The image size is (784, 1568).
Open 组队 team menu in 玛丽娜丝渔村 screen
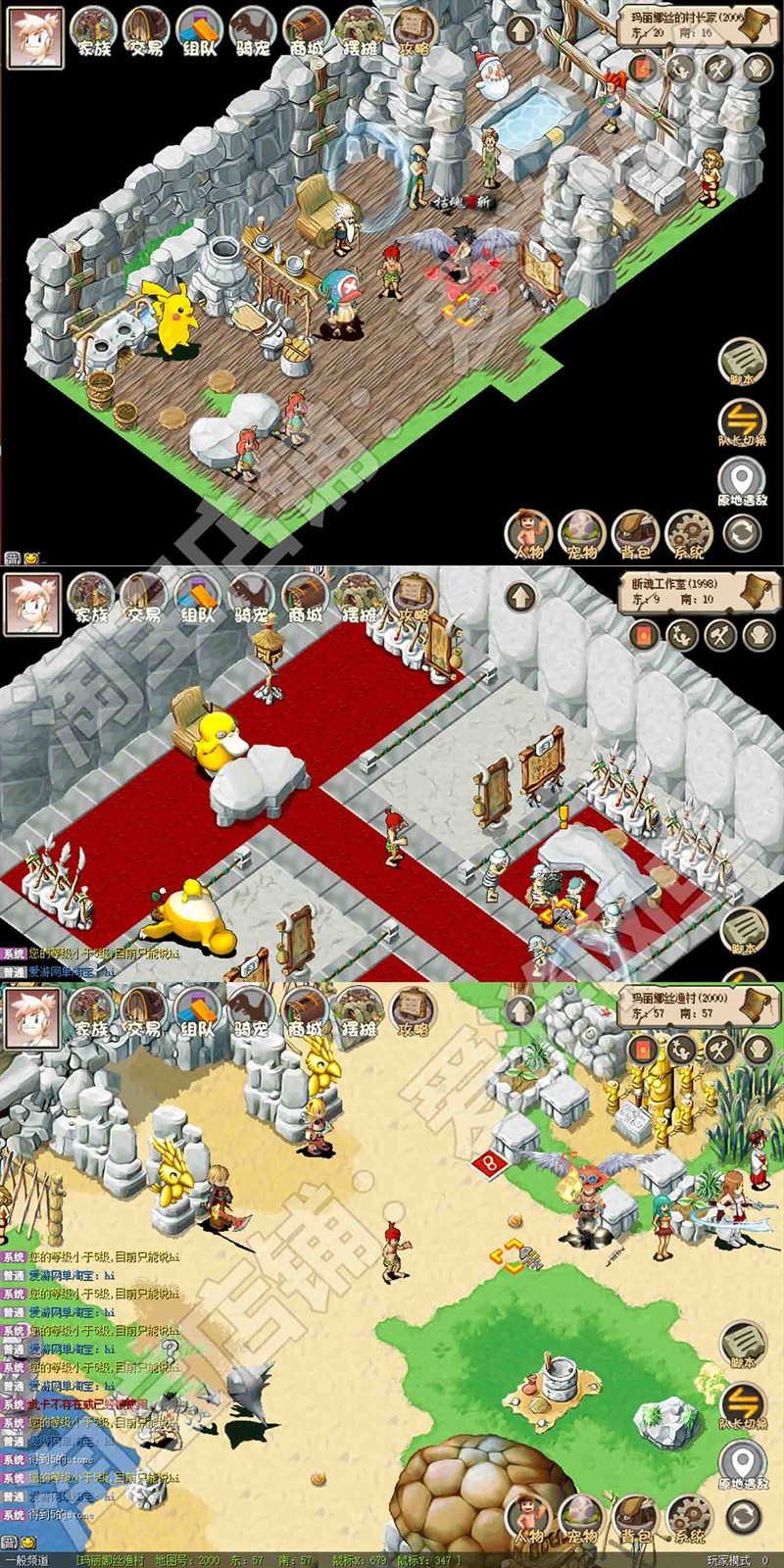tap(199, 1013)
